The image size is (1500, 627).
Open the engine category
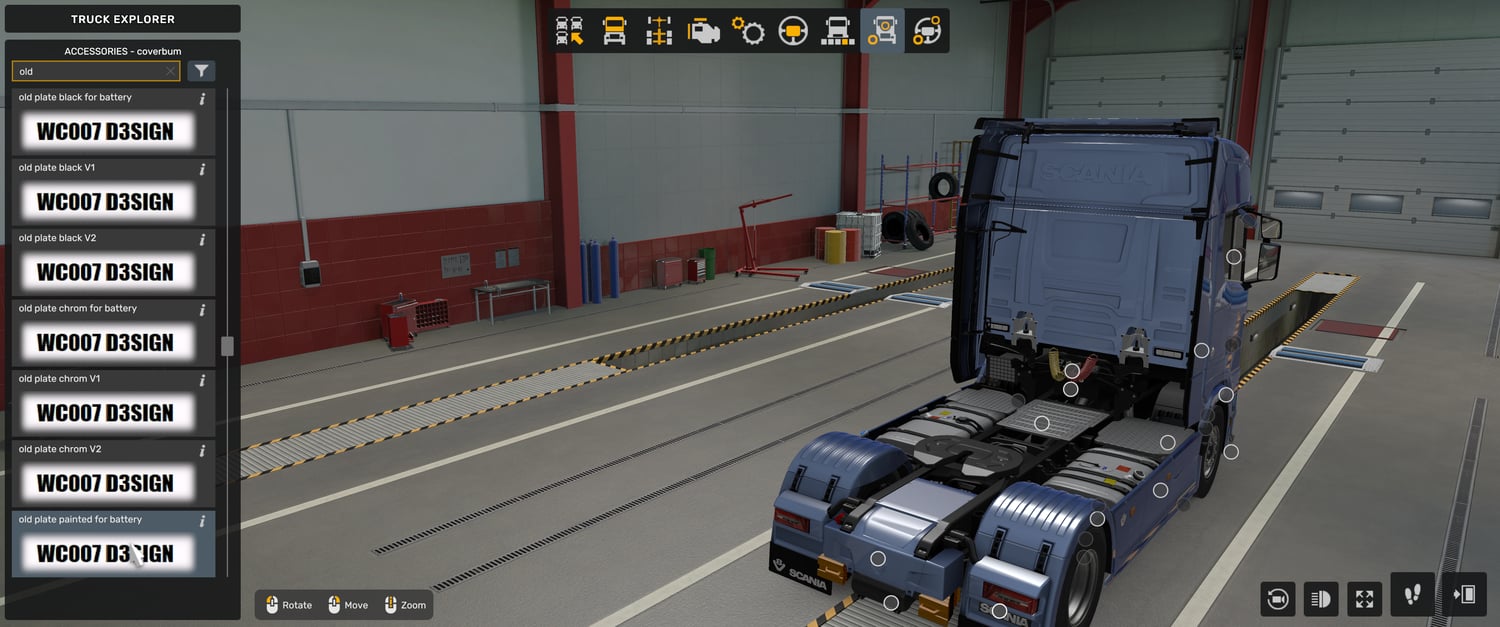[704, 31]
